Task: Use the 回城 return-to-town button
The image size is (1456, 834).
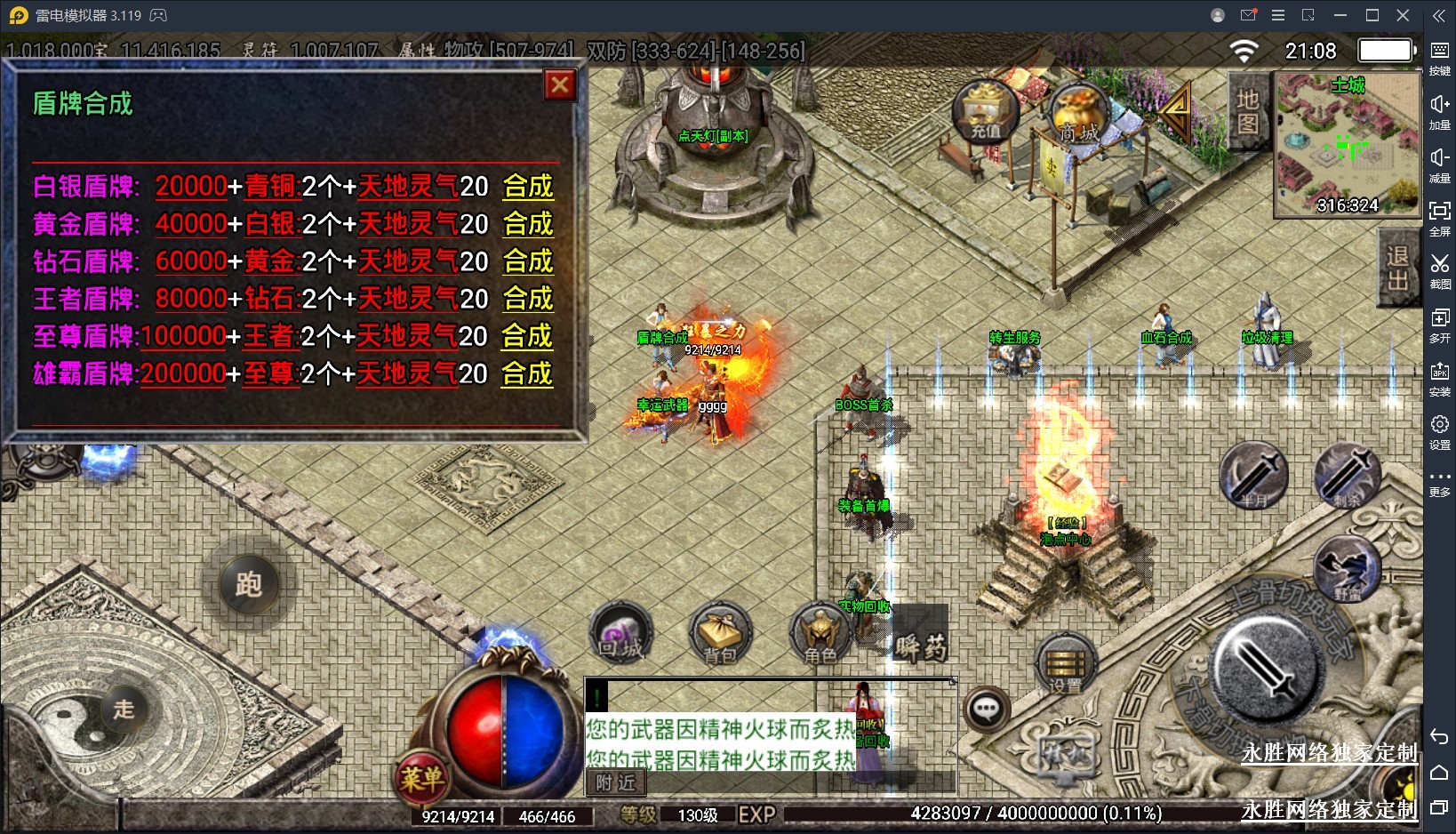Action: [x=620, y=634]
